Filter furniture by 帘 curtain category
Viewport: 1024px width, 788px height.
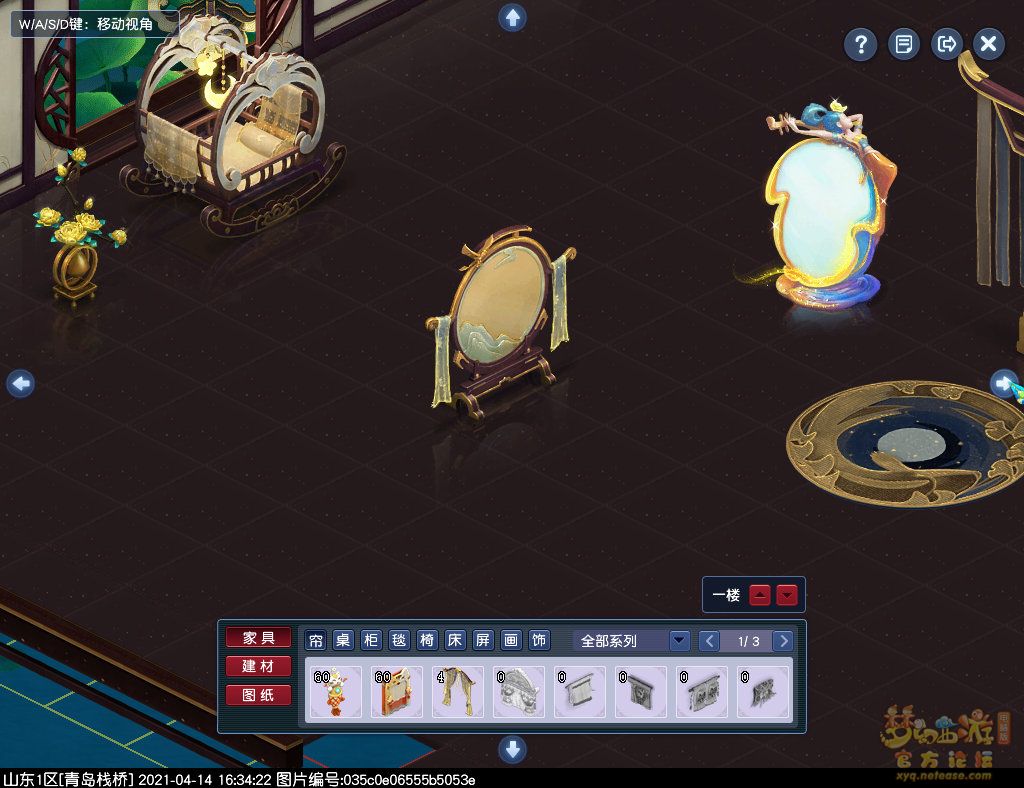(x=316, y=641)
